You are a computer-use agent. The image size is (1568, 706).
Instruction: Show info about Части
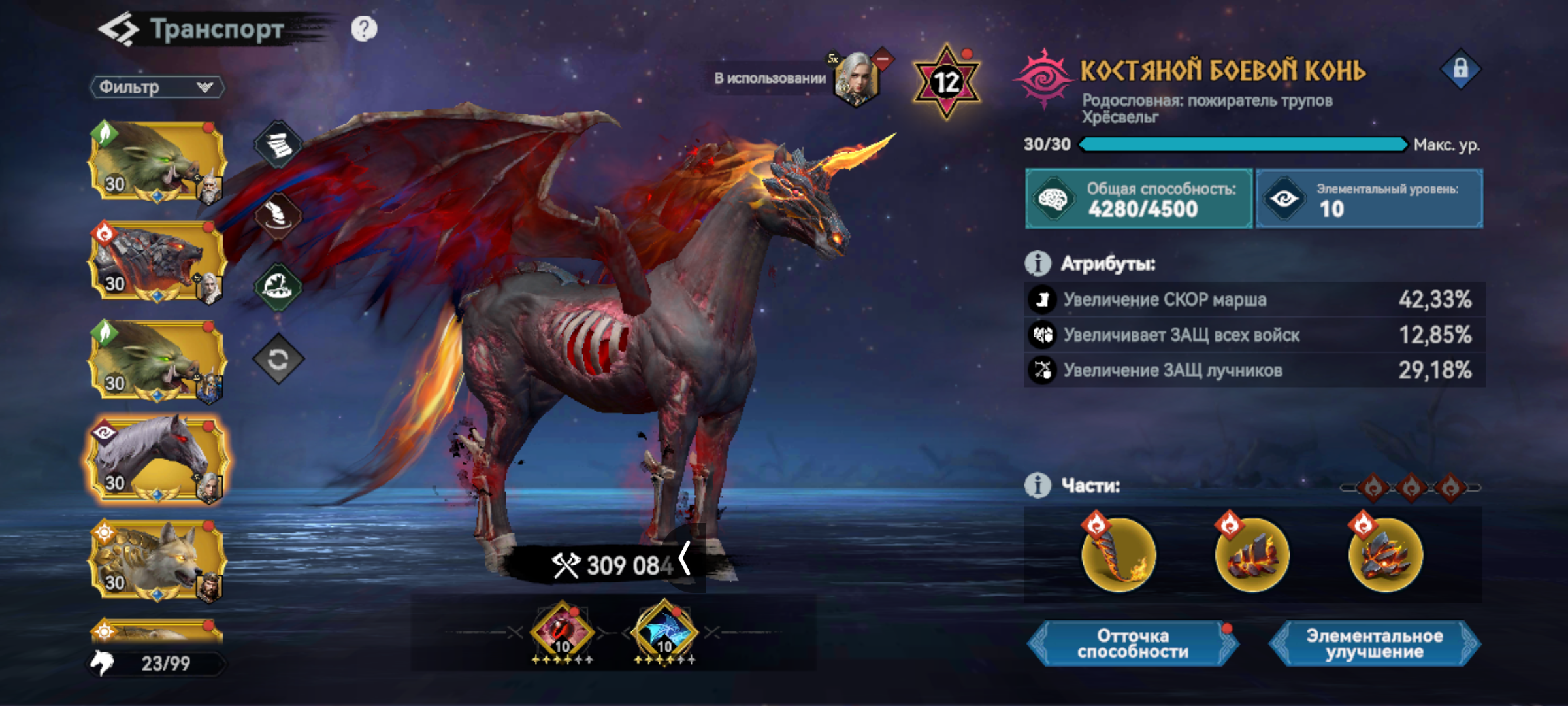coord(1037,486)
